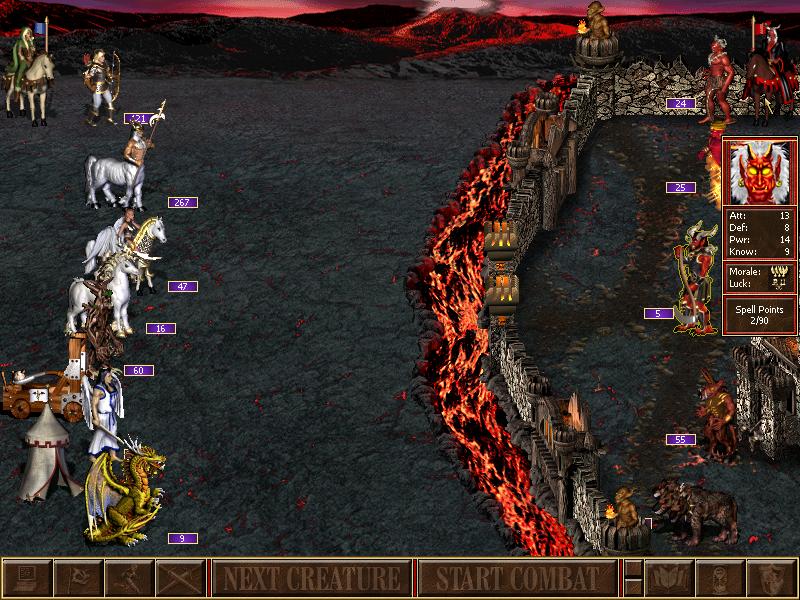Open the spellbook to cast a spell
The height and width of the screenshot is (600, 800).
tap(670, 578)
